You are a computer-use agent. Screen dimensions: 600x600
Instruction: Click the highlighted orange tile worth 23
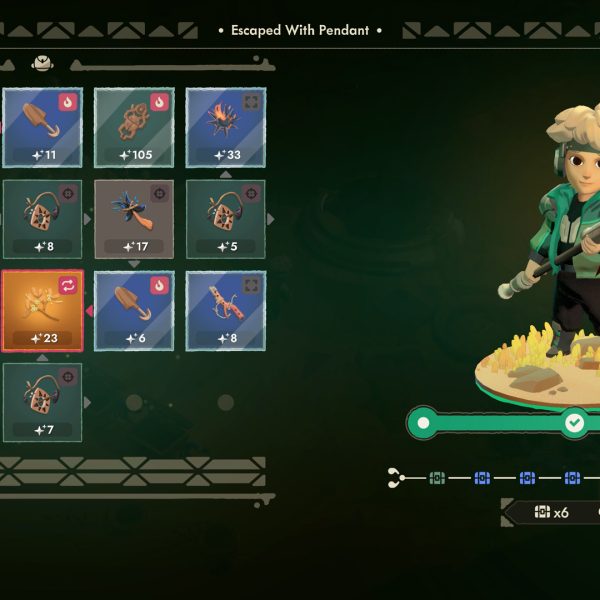pyautogui.click(x=42, y=310)
